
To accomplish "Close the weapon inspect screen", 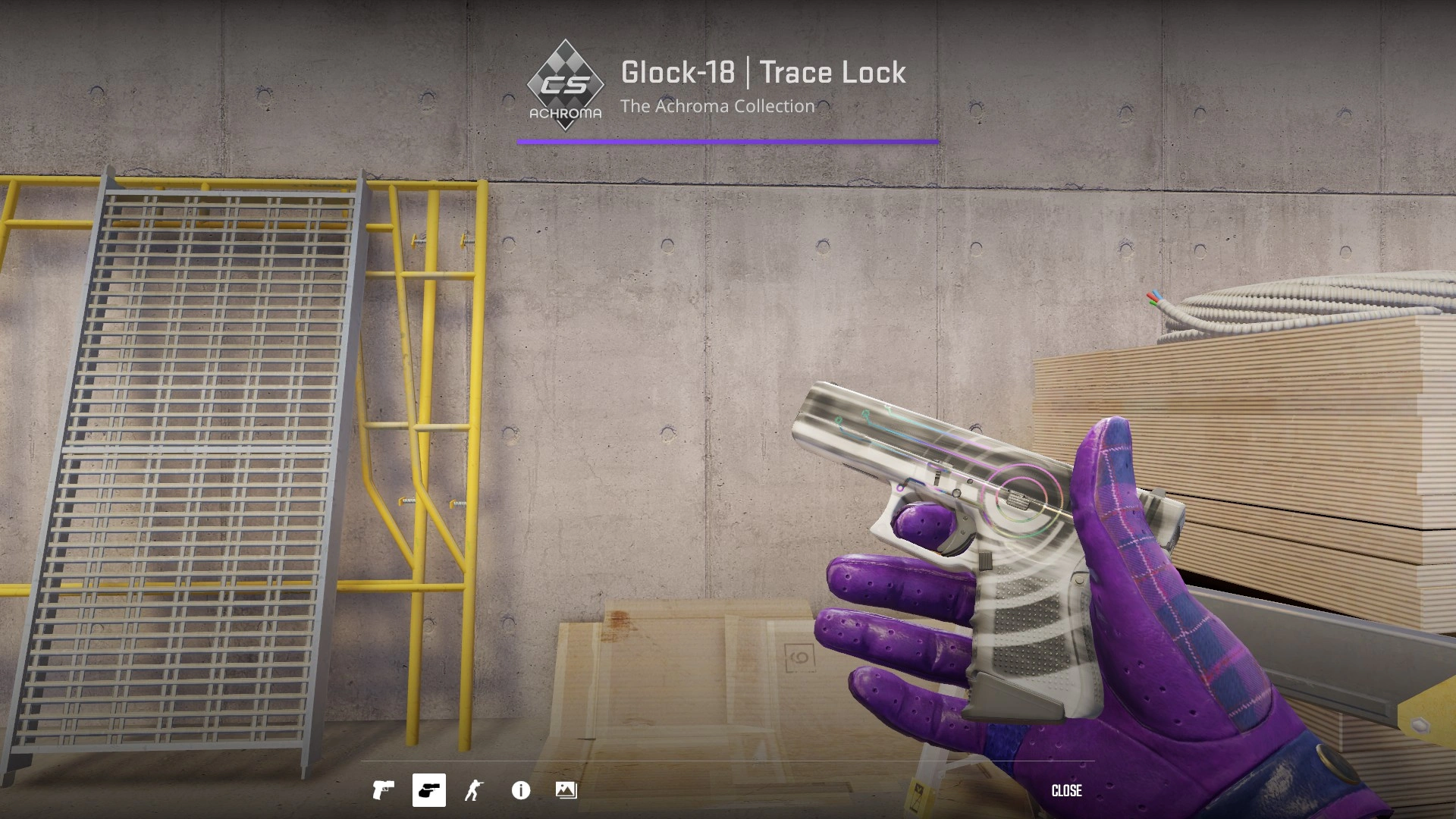I will point(1066,790).
